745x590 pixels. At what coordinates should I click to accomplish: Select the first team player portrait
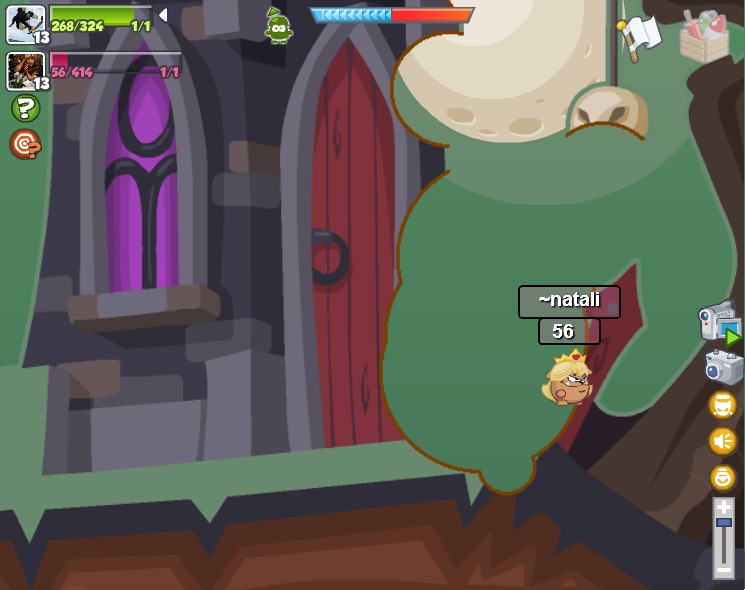(26, 24)
